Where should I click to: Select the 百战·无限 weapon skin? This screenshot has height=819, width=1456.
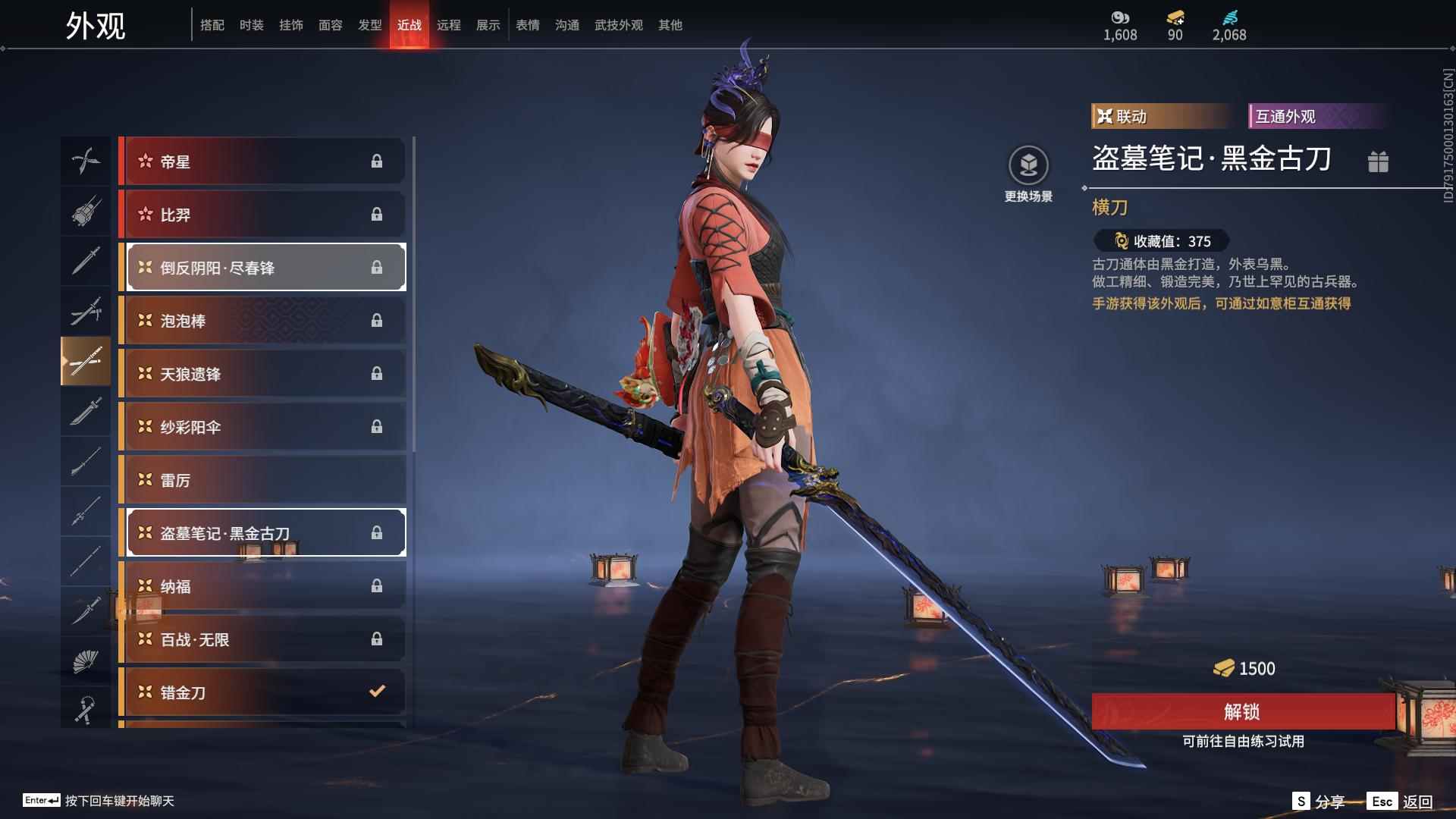pos(263,639)
